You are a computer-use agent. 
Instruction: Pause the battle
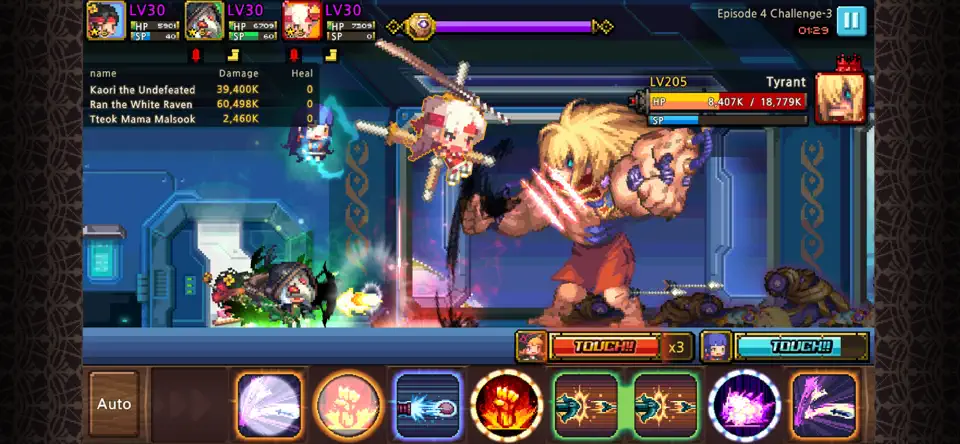[x=851, y=21]
